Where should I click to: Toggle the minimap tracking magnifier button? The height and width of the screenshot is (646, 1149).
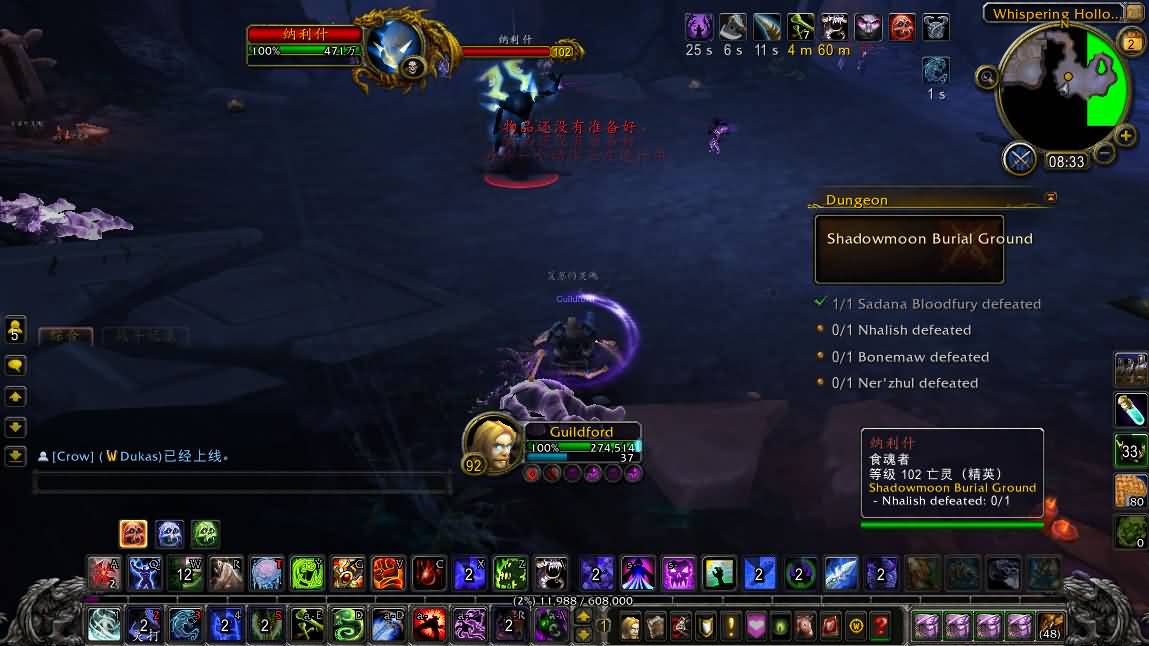[987, 76]
